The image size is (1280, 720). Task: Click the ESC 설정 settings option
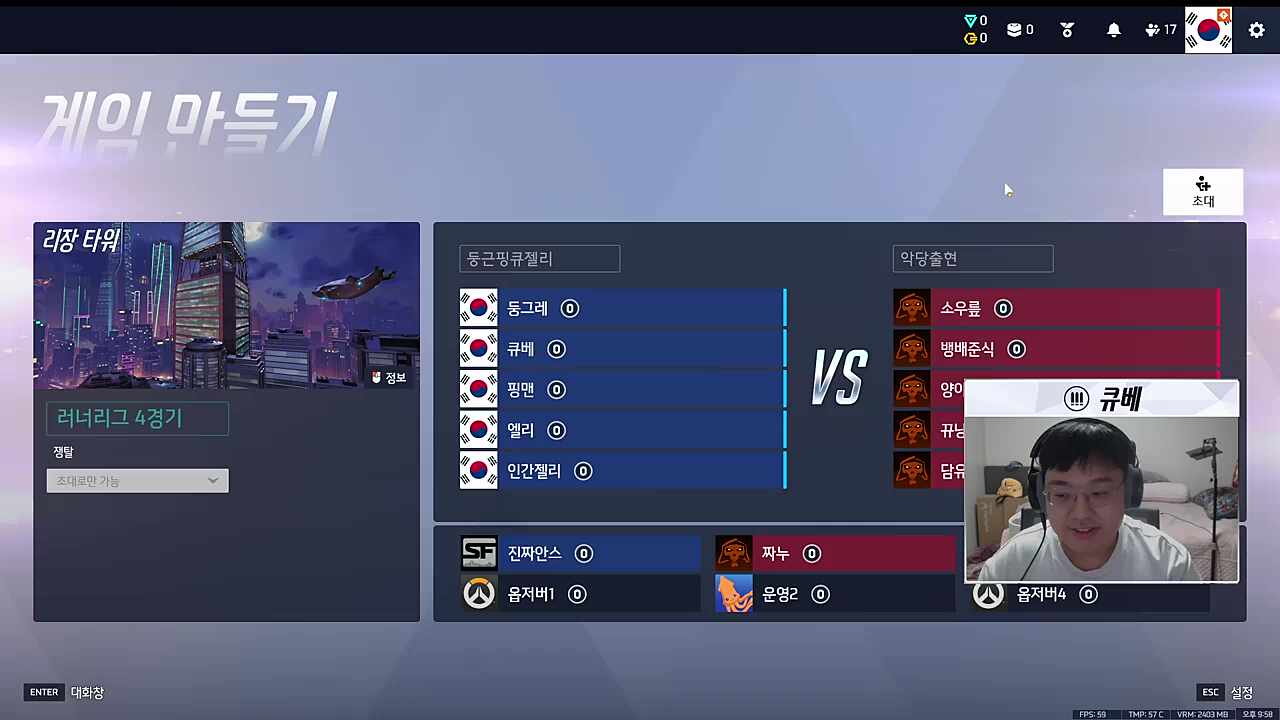1228,691
